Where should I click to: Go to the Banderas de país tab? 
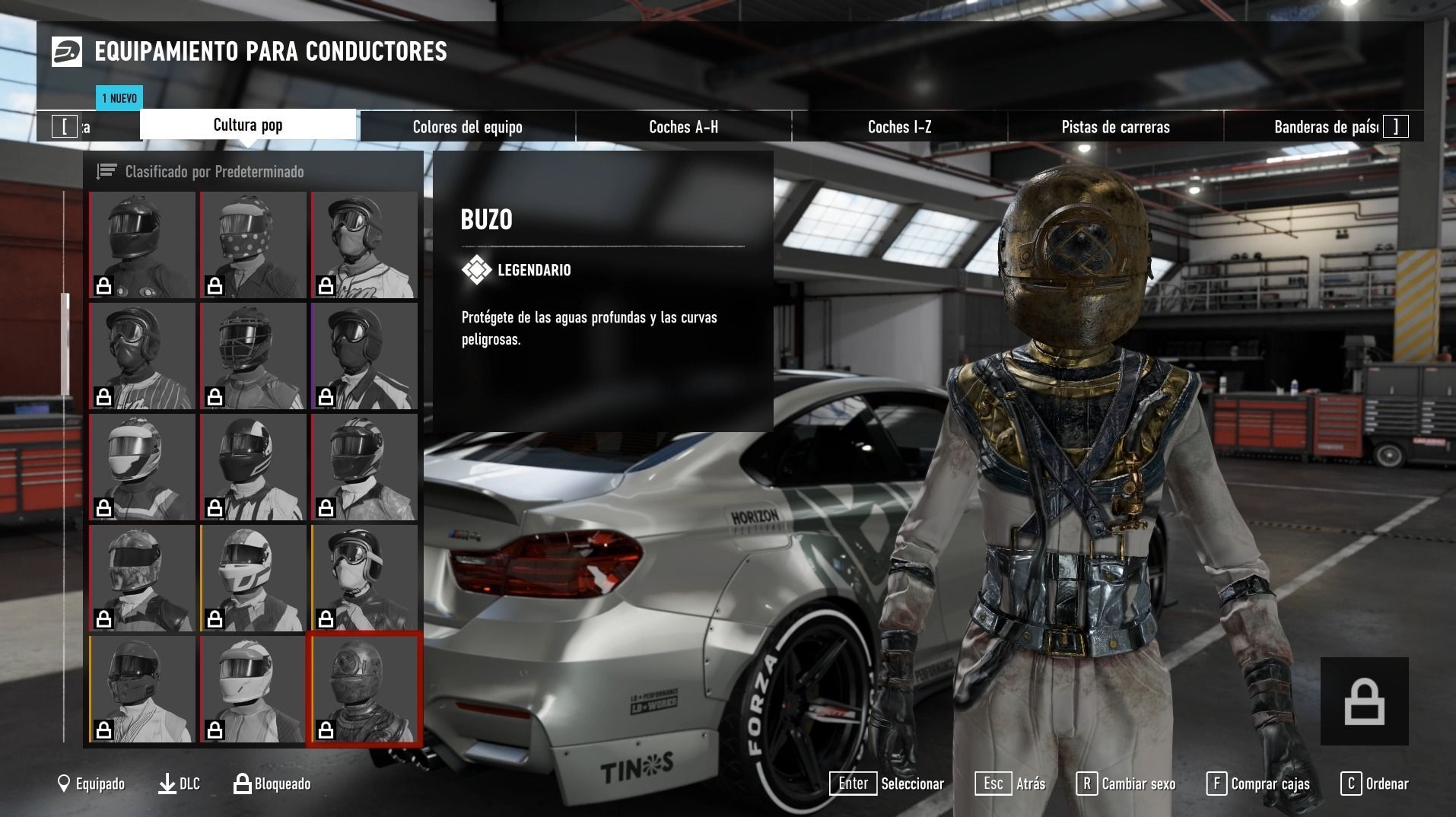(1325, 127)
